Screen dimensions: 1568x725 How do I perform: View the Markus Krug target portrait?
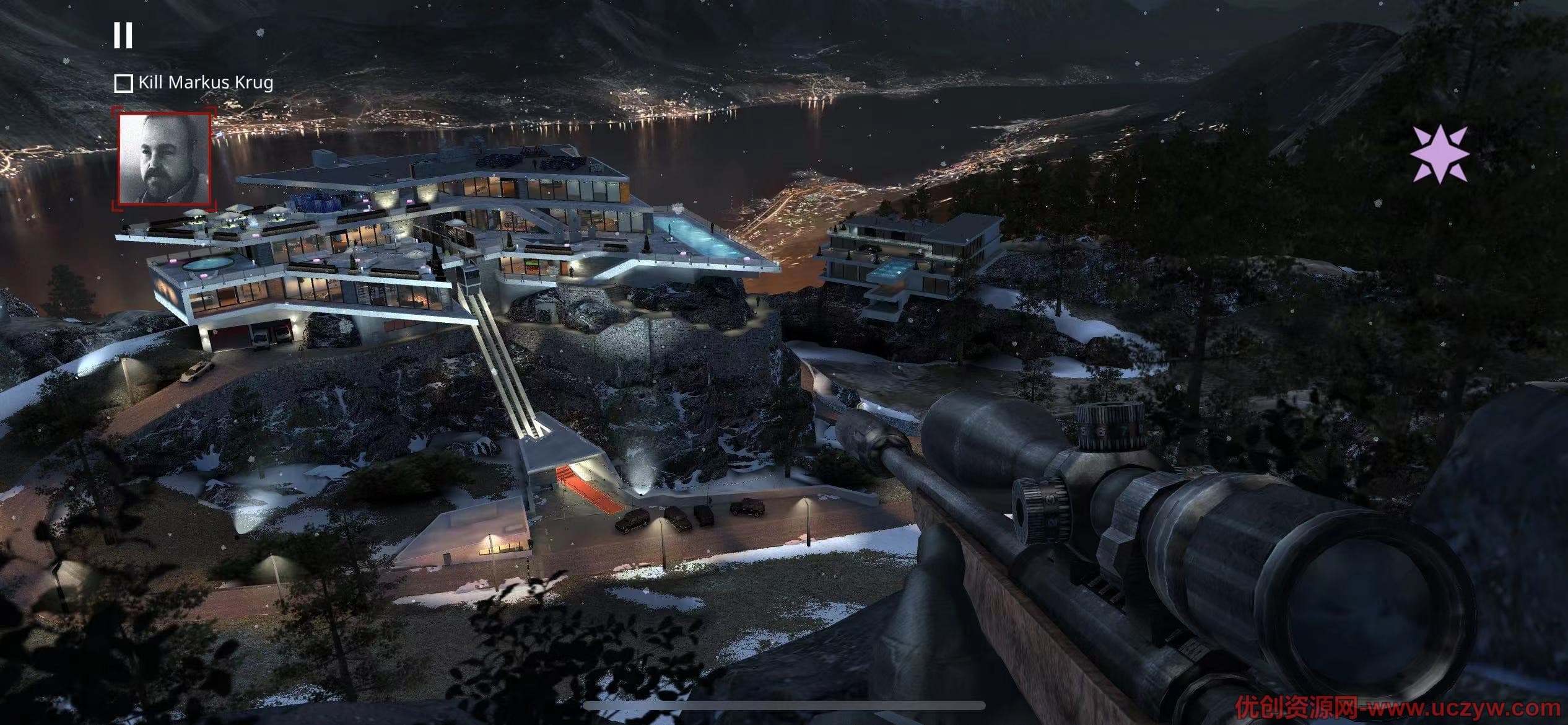pyautogui.click(x=165, y=159)
